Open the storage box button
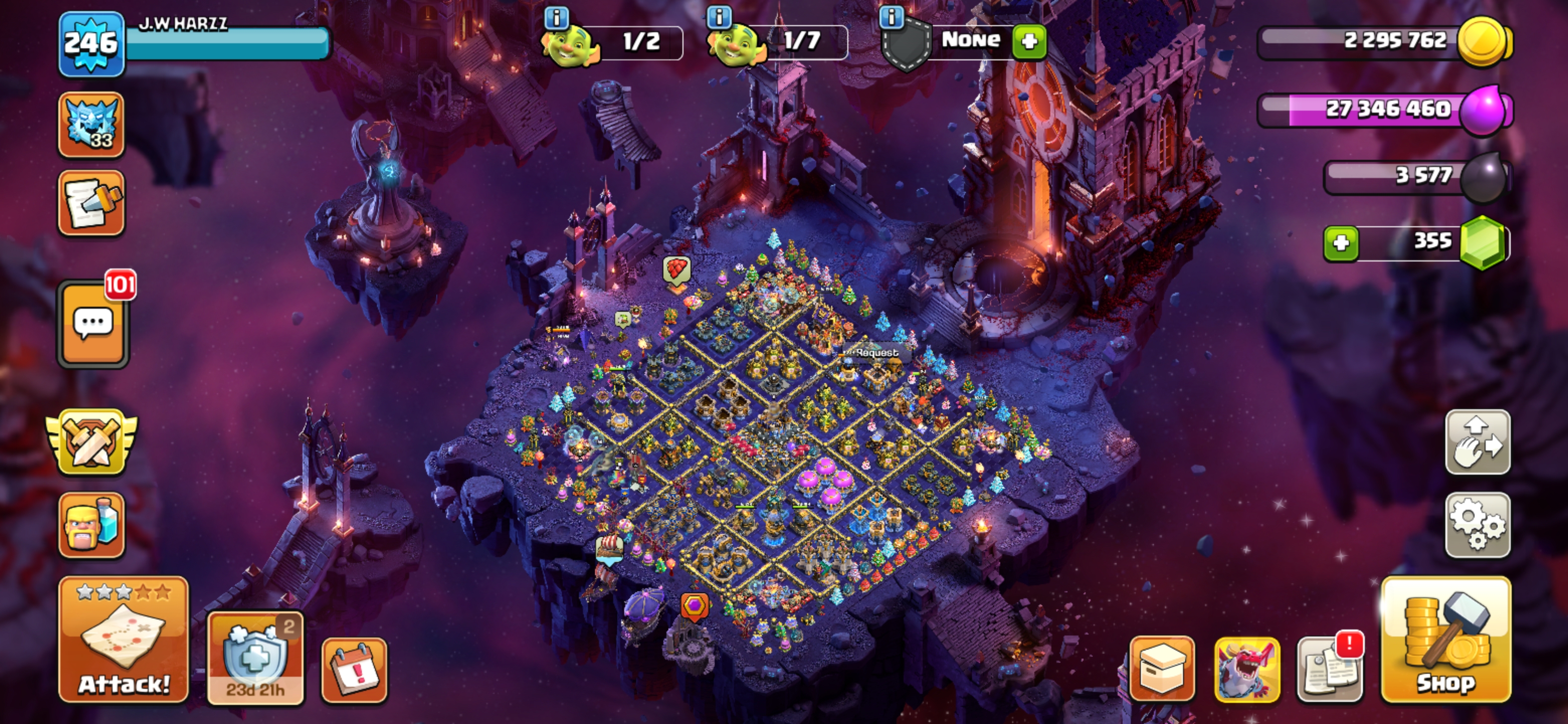The image size is (1568, 724). point(1162,669)
